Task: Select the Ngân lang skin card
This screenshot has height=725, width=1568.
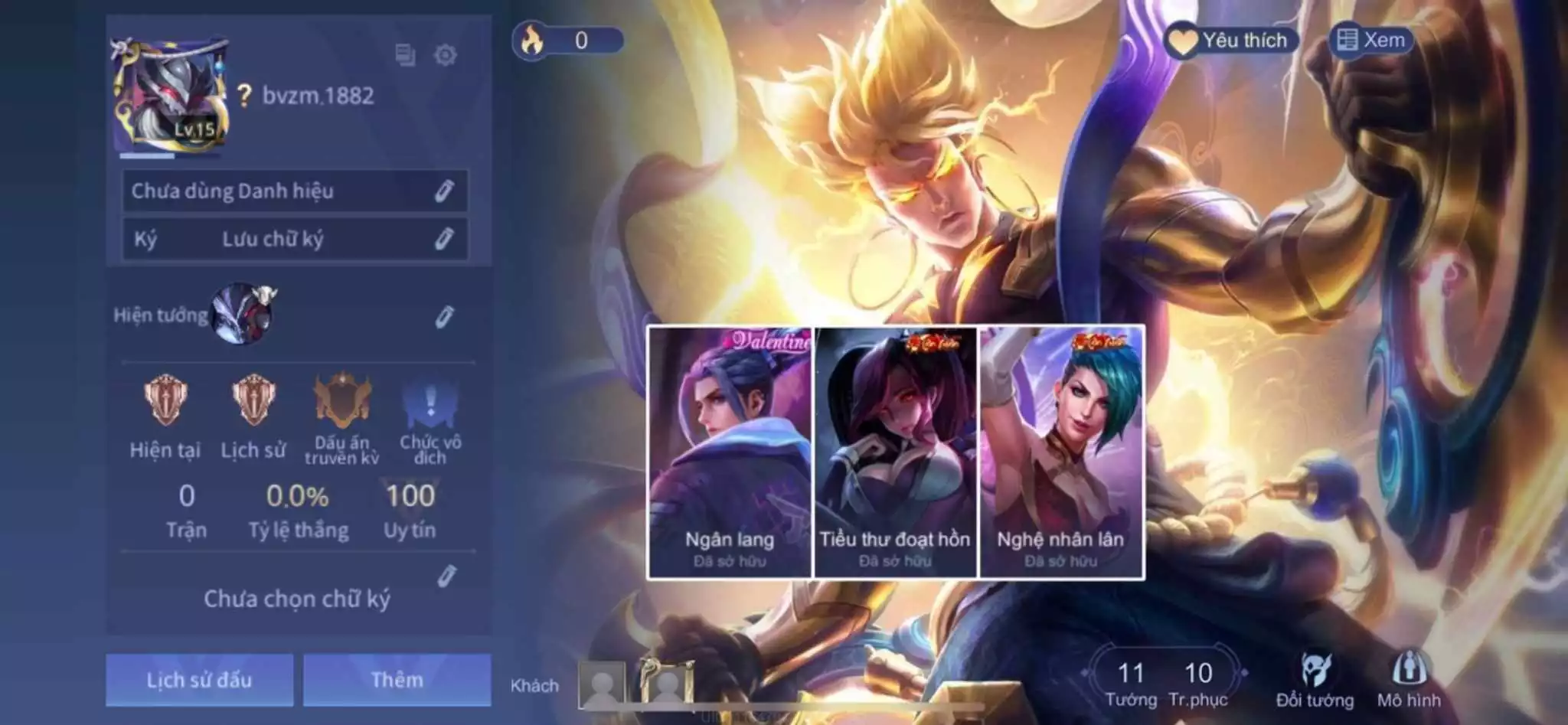Action: [730, 452]
